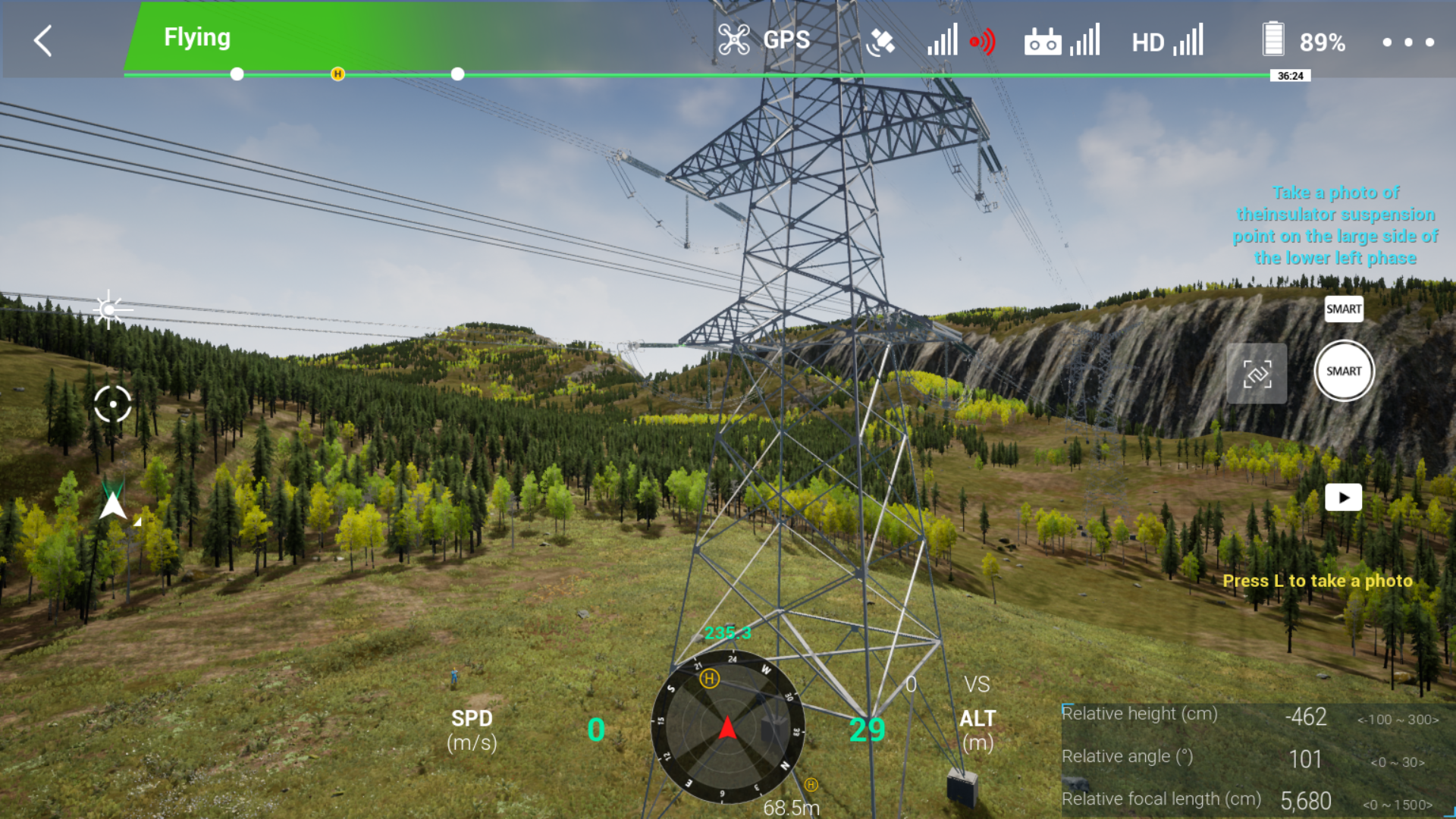Show HD video signal status
Viewport: 1456px width, 819px height.
[1167, 41]
